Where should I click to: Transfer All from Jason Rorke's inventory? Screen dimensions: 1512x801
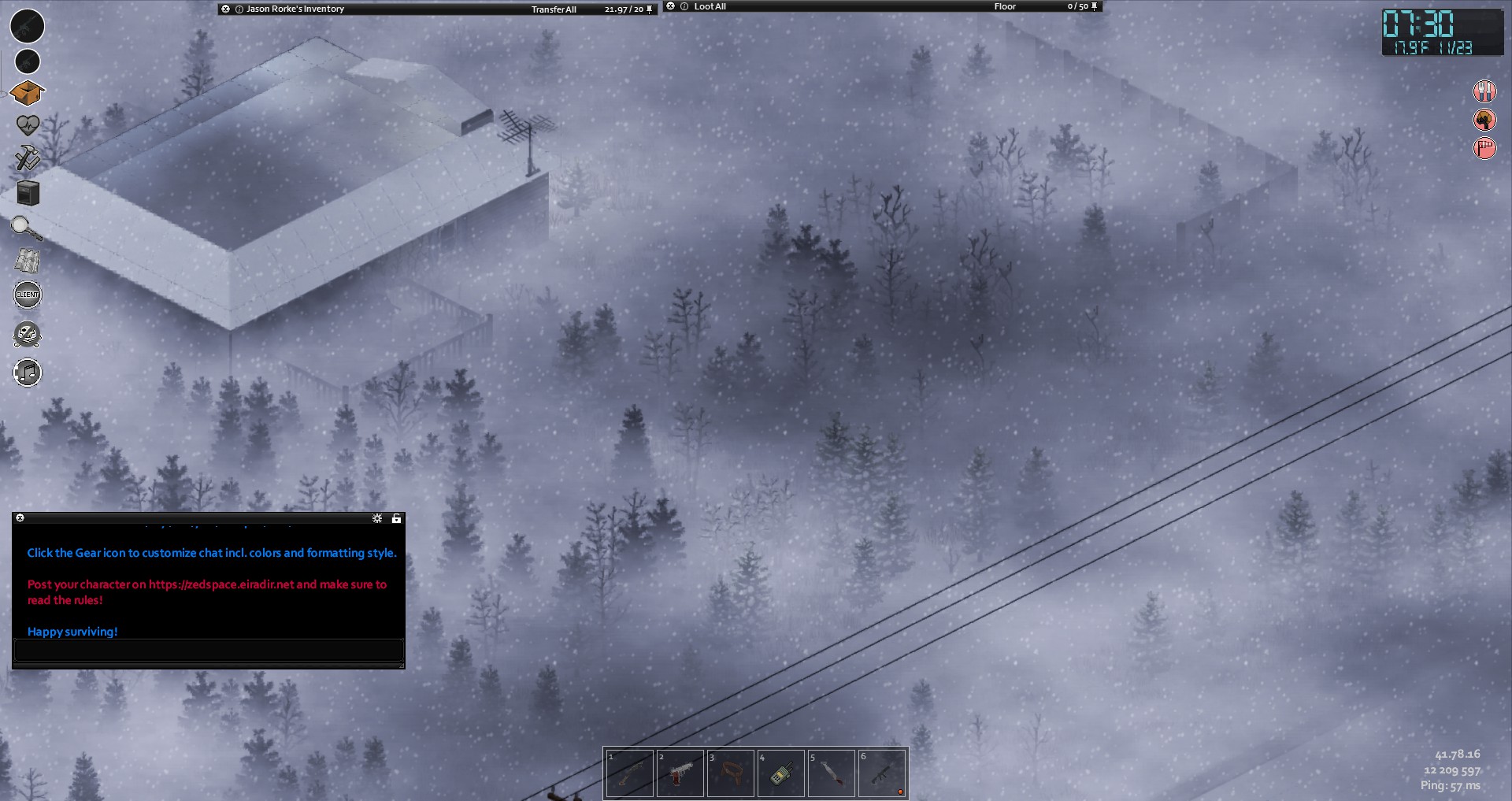554,9
